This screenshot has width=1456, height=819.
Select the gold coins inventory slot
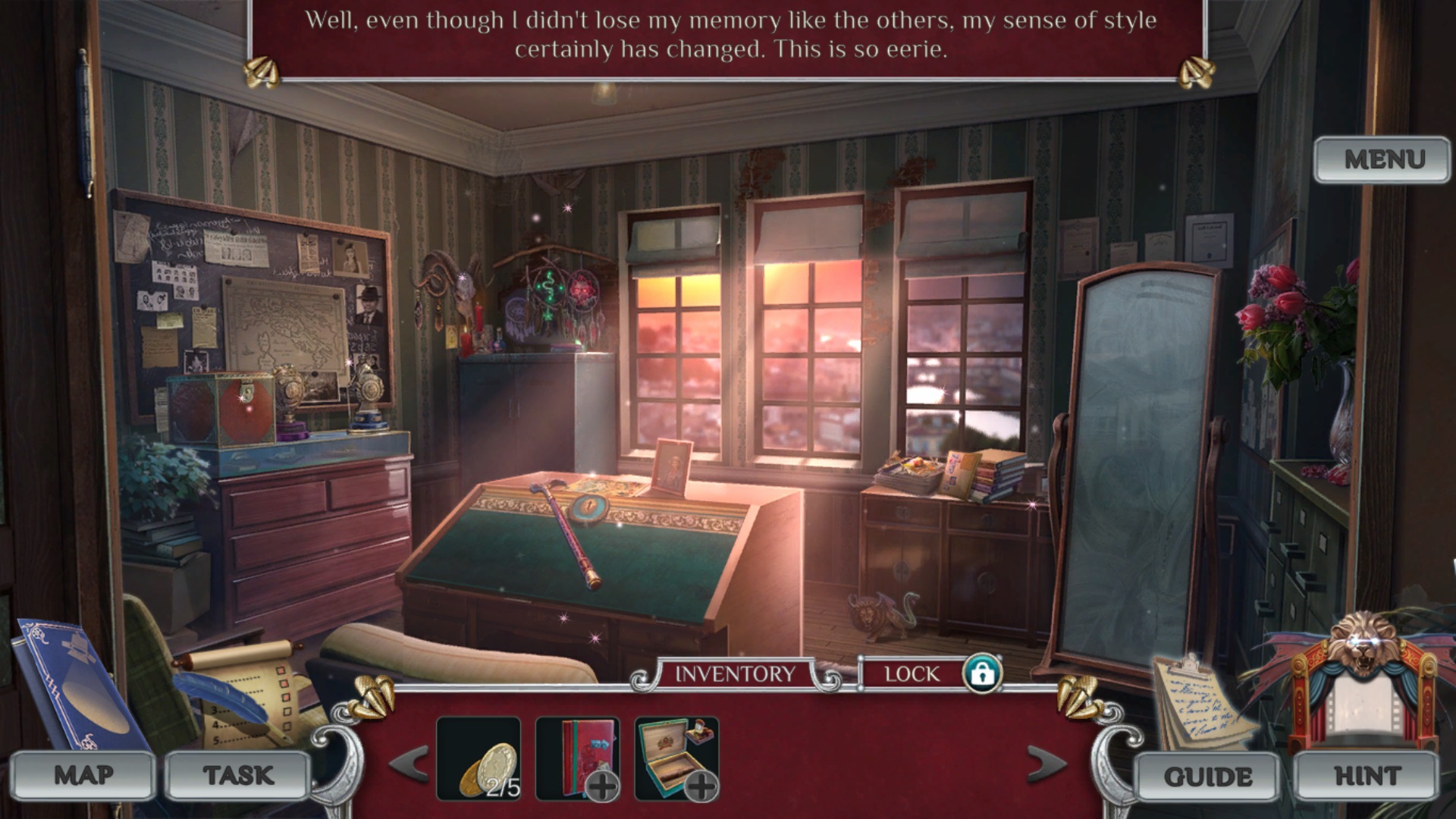click(x=479, y=759)
